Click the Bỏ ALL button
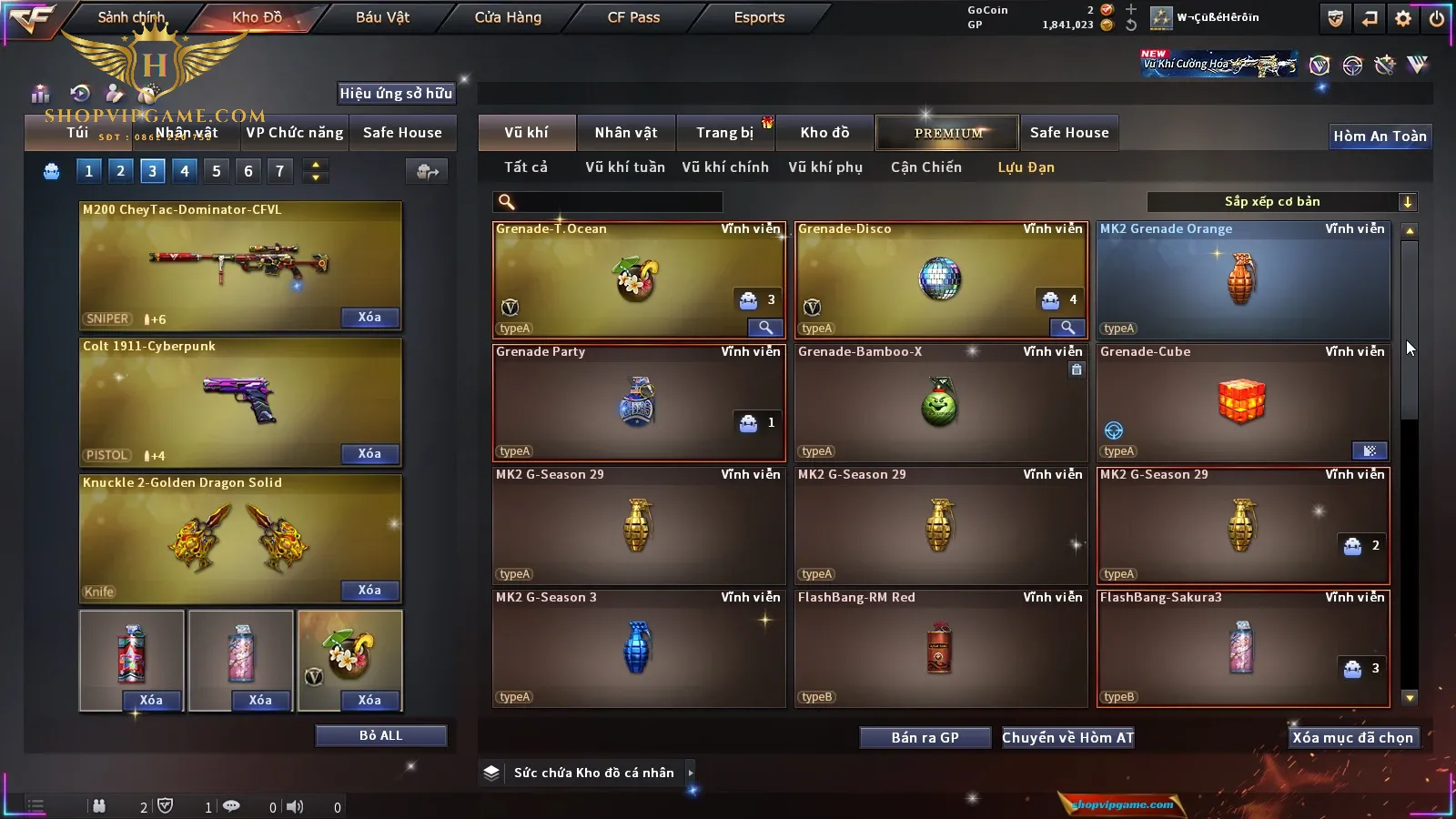Image resolution: width=1456 pixels, height=819 pixels. tap(380, 736)
